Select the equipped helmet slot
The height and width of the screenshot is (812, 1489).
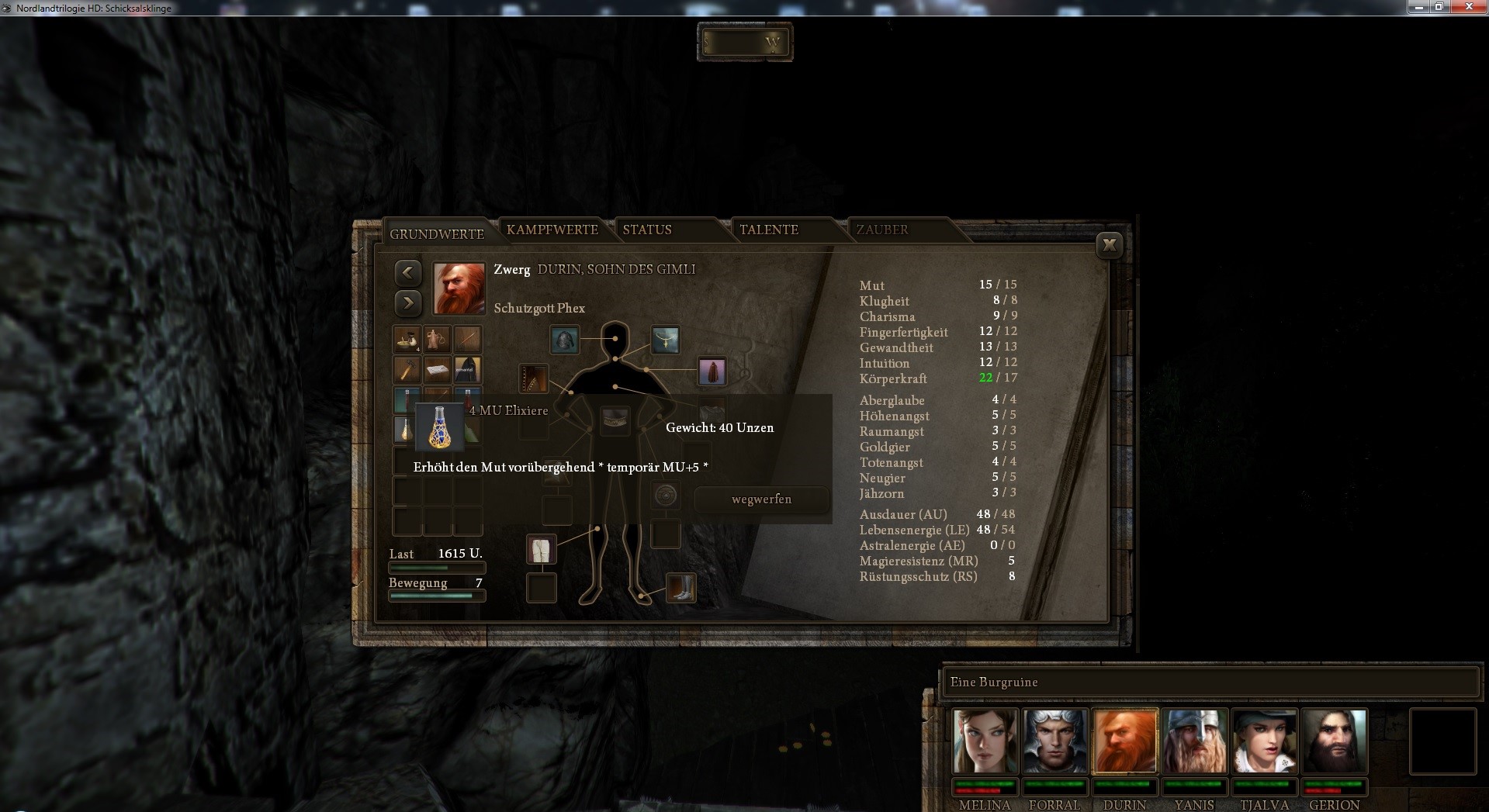pos(565,340)
